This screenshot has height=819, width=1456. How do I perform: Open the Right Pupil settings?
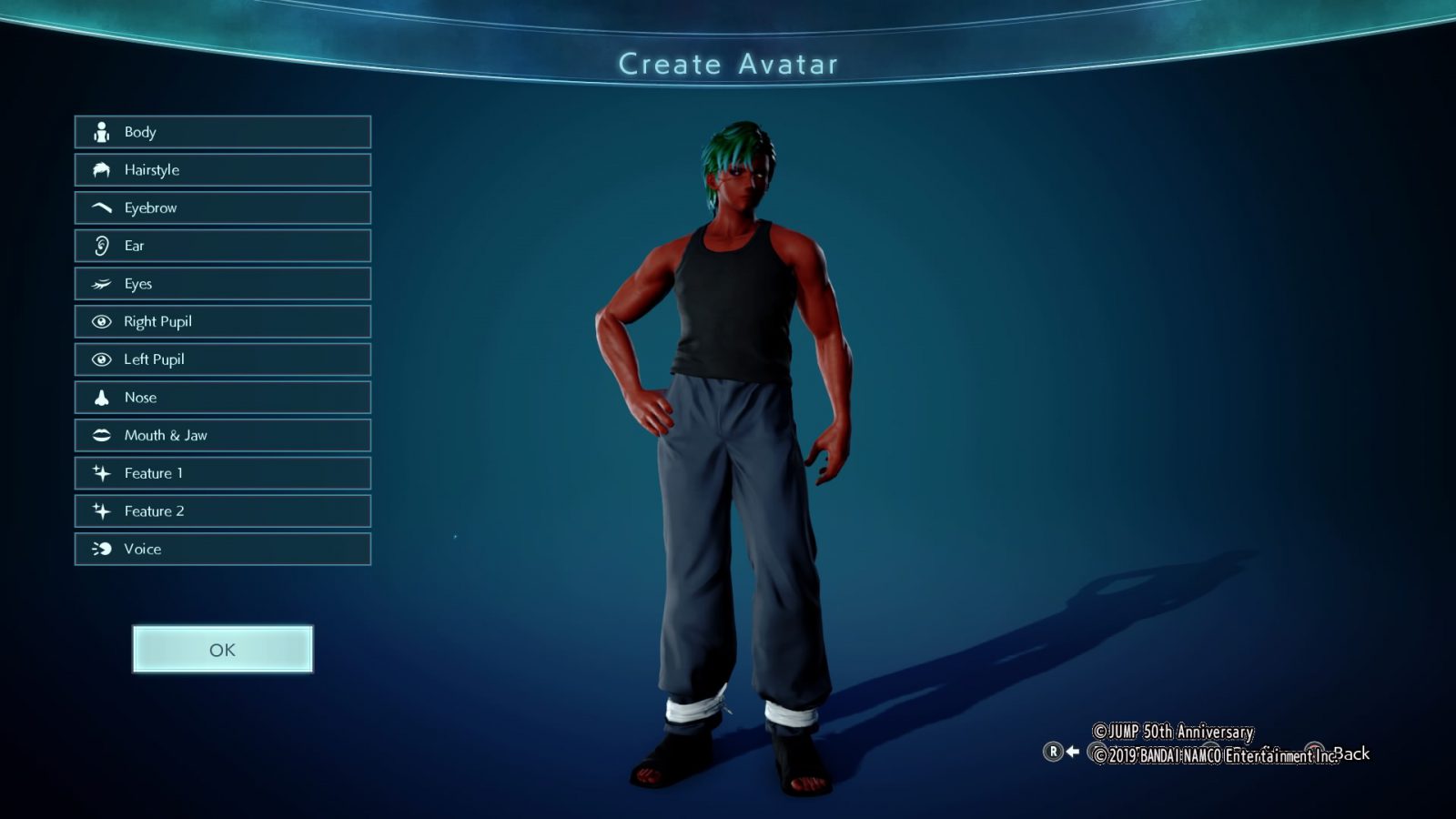[222, 321]
